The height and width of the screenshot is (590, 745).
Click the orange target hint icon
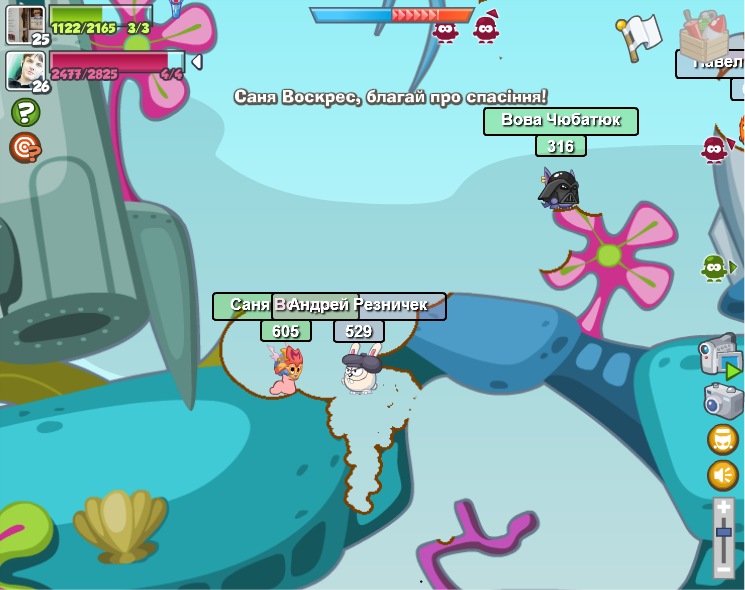[25, 147]
